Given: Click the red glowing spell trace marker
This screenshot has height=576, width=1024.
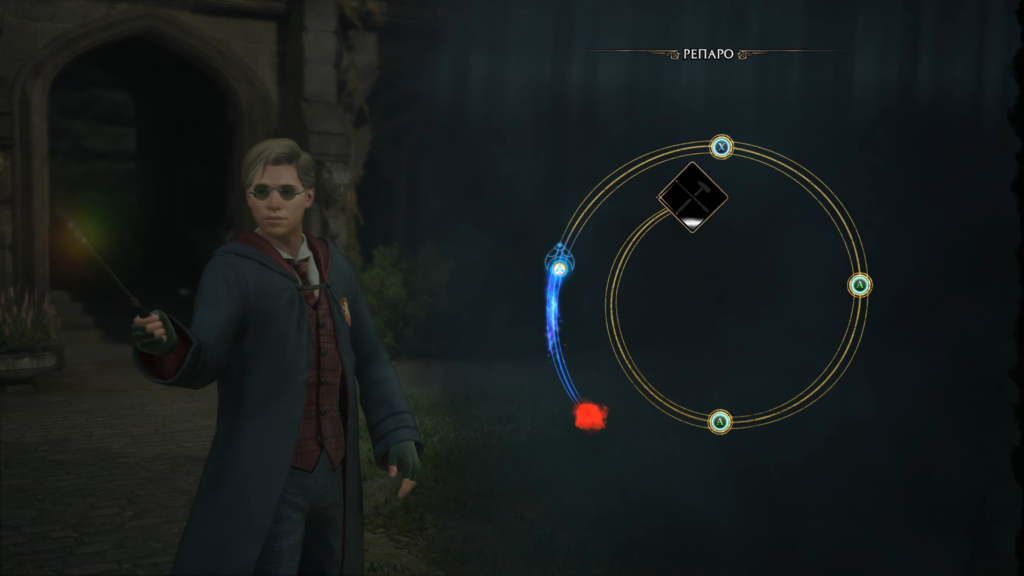Looking at the screenshot, I should [x=590, y=415].
